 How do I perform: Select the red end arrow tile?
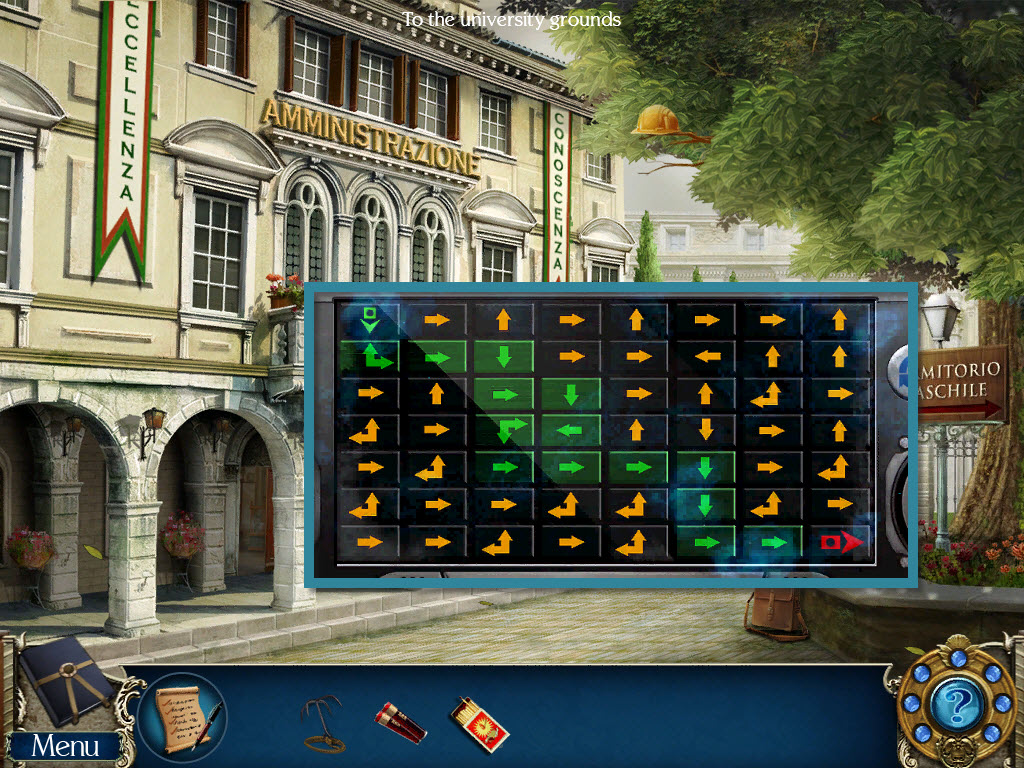point(839,542)
